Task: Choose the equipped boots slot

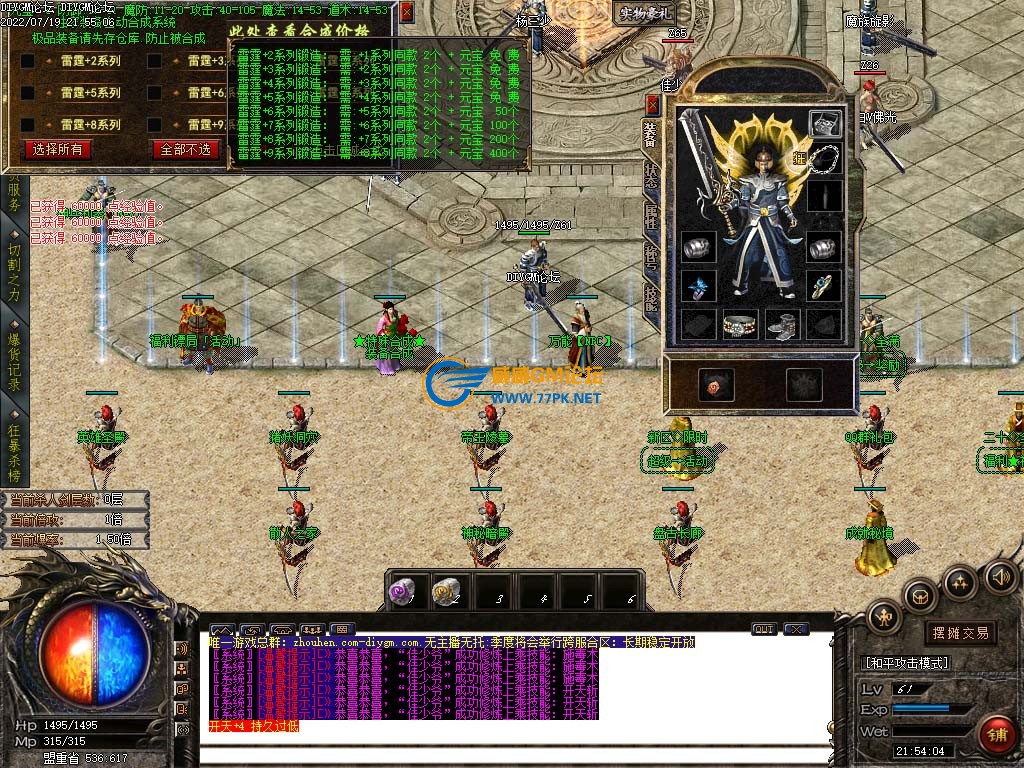Action: click(x=782, y=324)
